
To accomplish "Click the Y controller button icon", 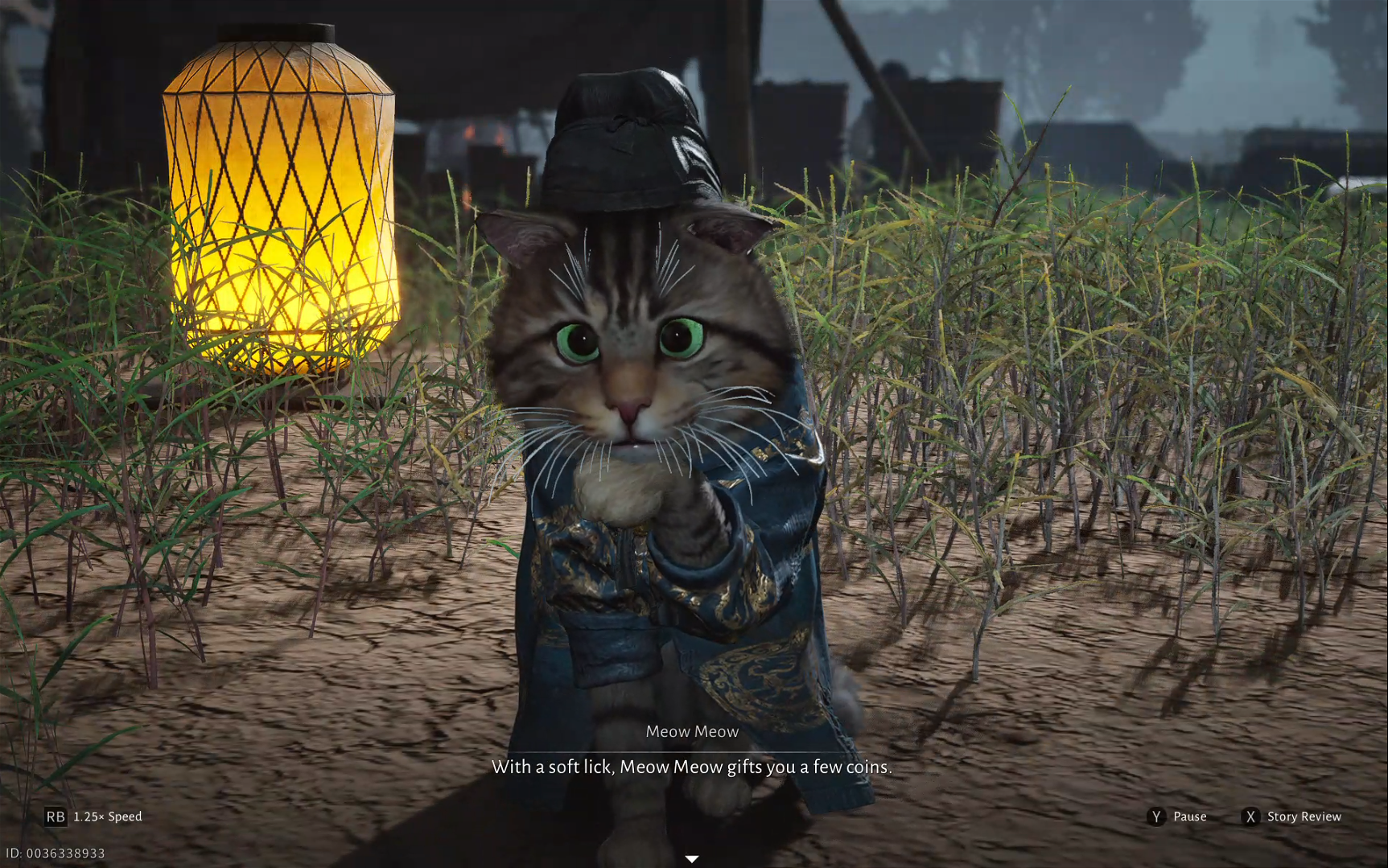I will click(1156, 817).
